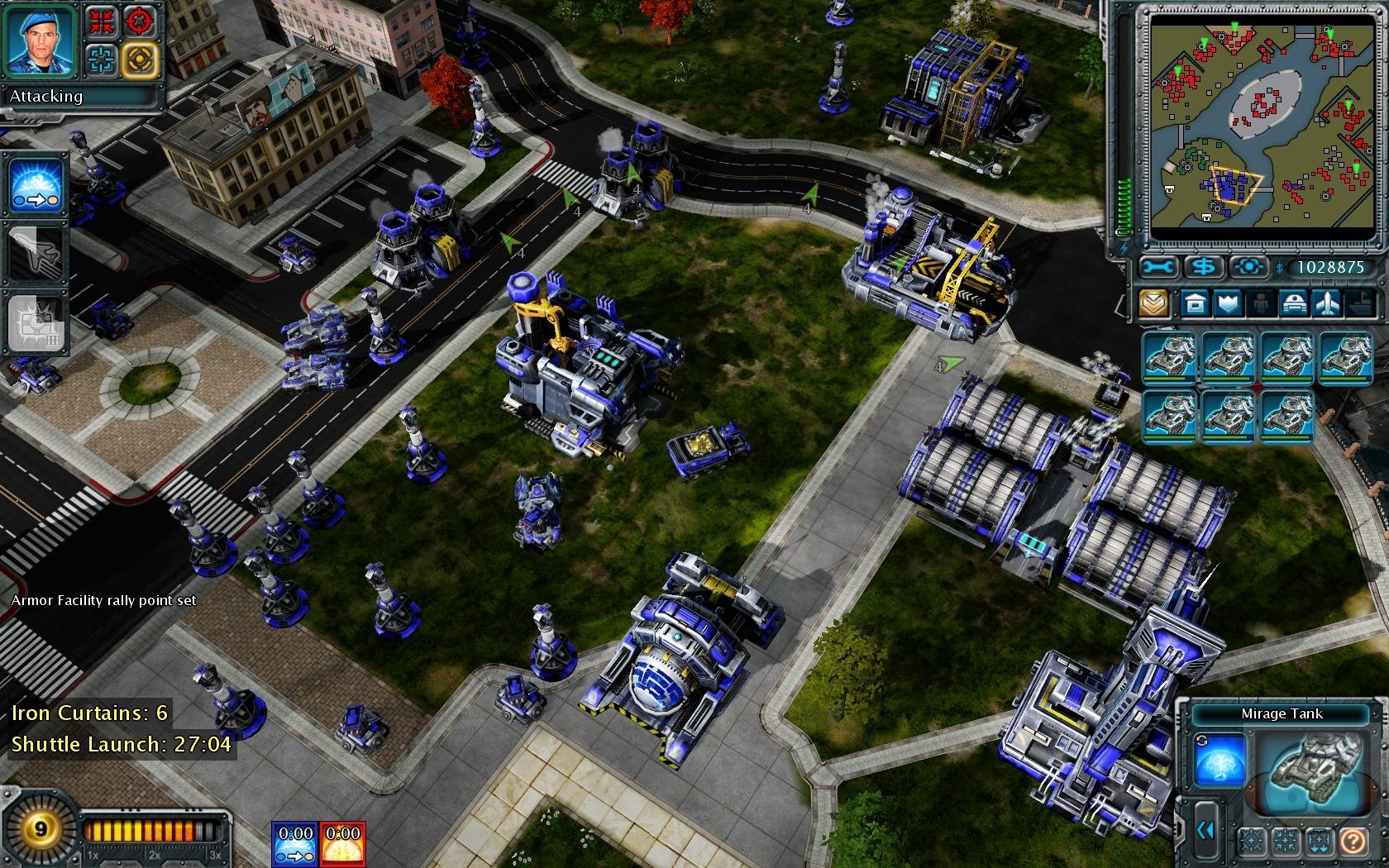Click the power toggle icon next to Sell

click(1249, 266)
